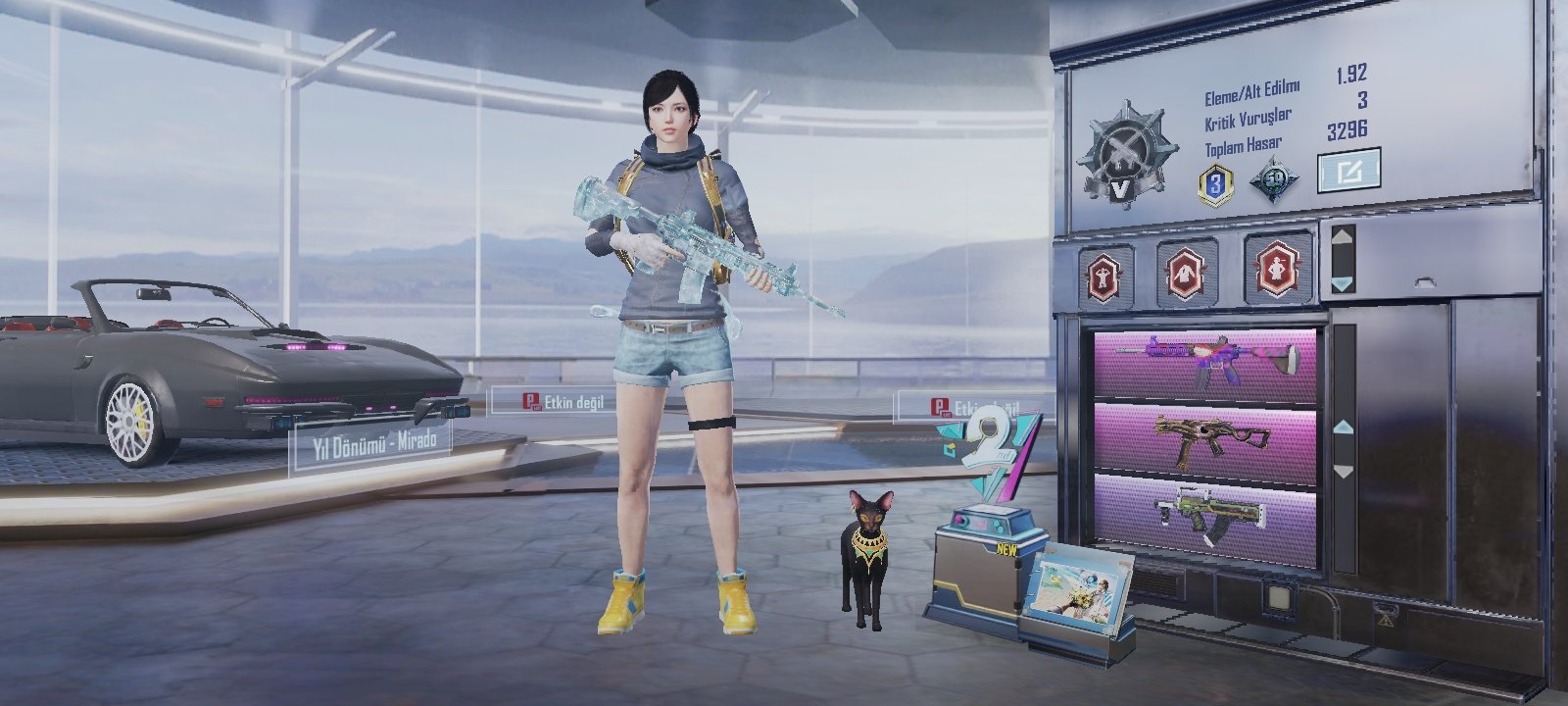The width and height of the screenshot is (1568, 706).
Task: Tap the Etkin değil slot beside the car
Action: point(551,400)
